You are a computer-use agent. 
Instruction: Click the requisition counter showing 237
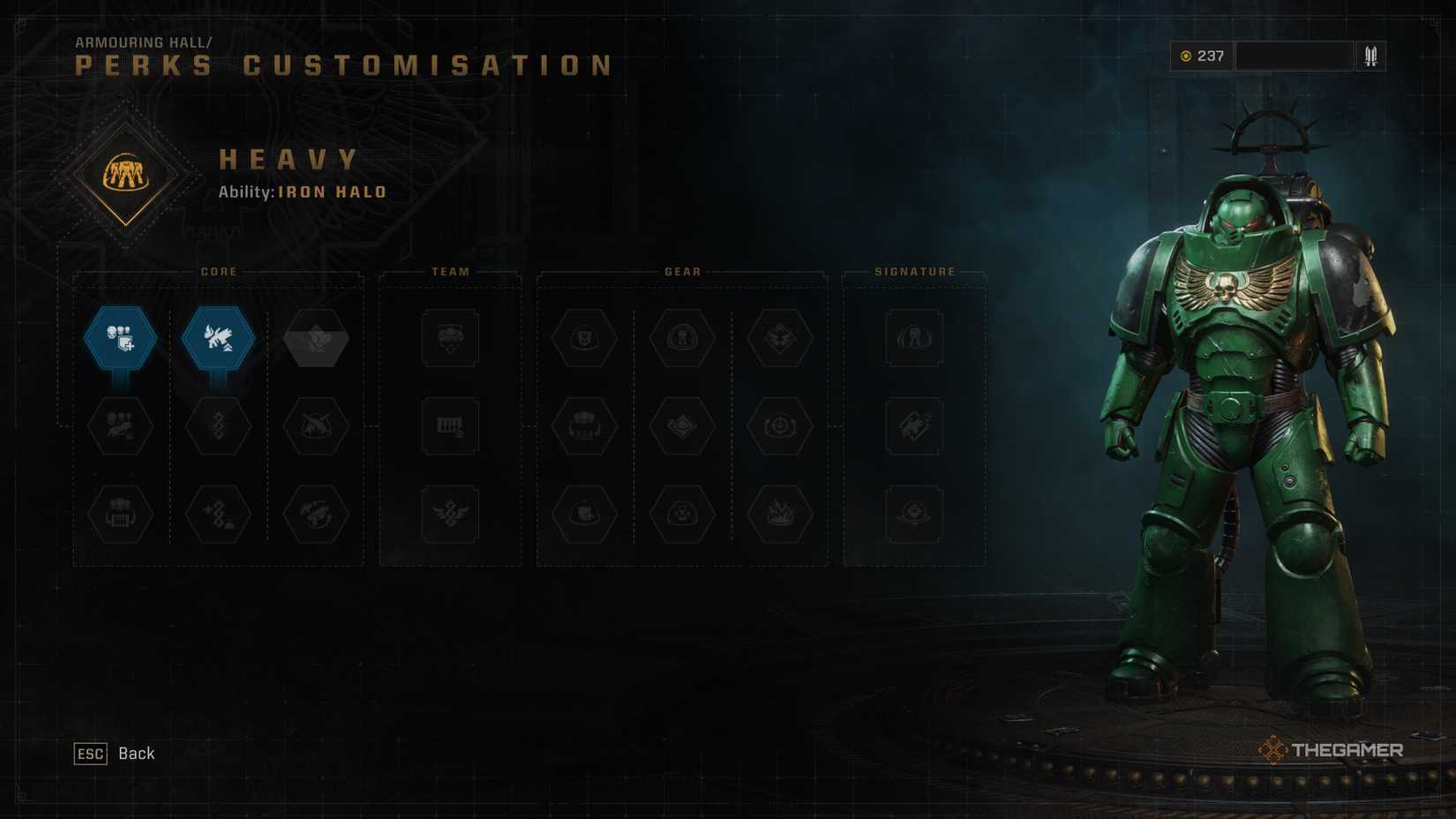tap(1200, 56)
